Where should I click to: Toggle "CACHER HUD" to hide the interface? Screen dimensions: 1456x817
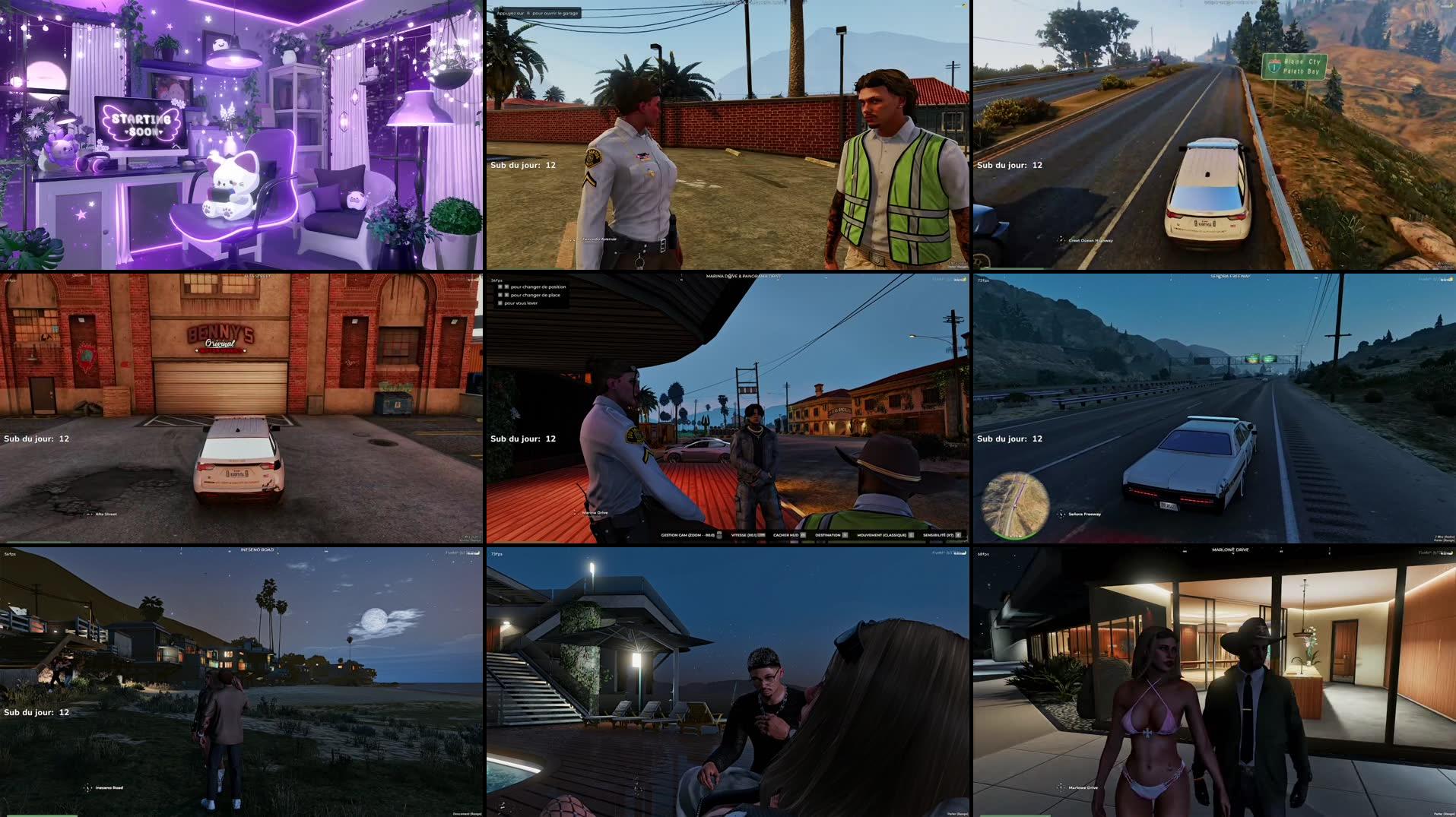[803, 534]
